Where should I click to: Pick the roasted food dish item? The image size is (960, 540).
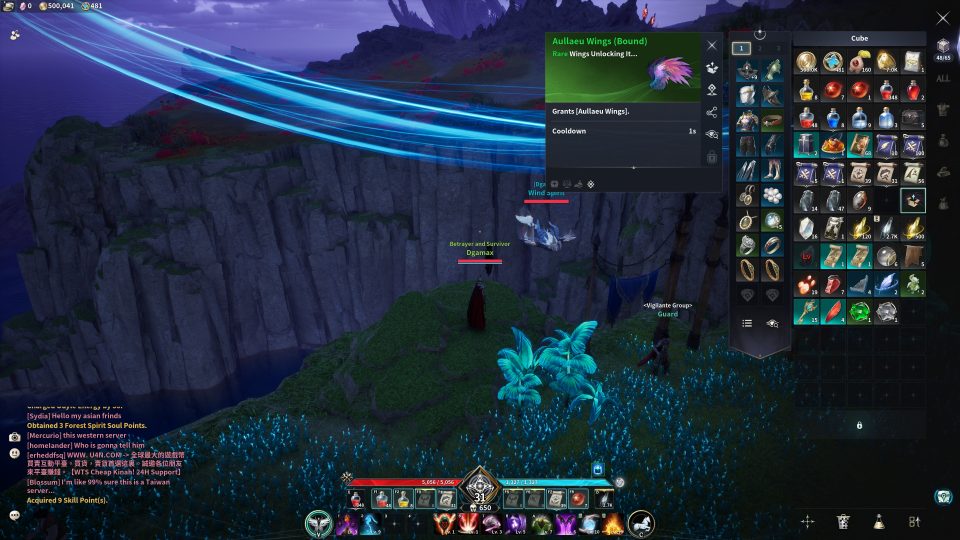click(x=833, y=145)
